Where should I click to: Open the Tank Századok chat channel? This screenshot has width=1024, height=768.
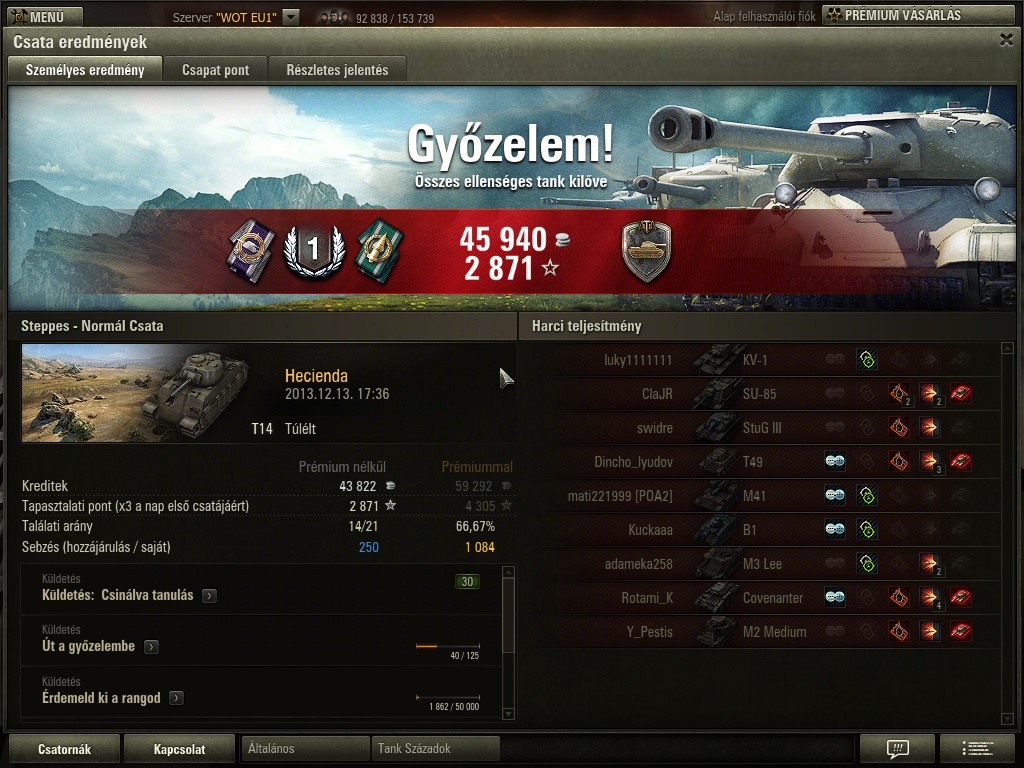pyautogui.click(x=434, y=748)
